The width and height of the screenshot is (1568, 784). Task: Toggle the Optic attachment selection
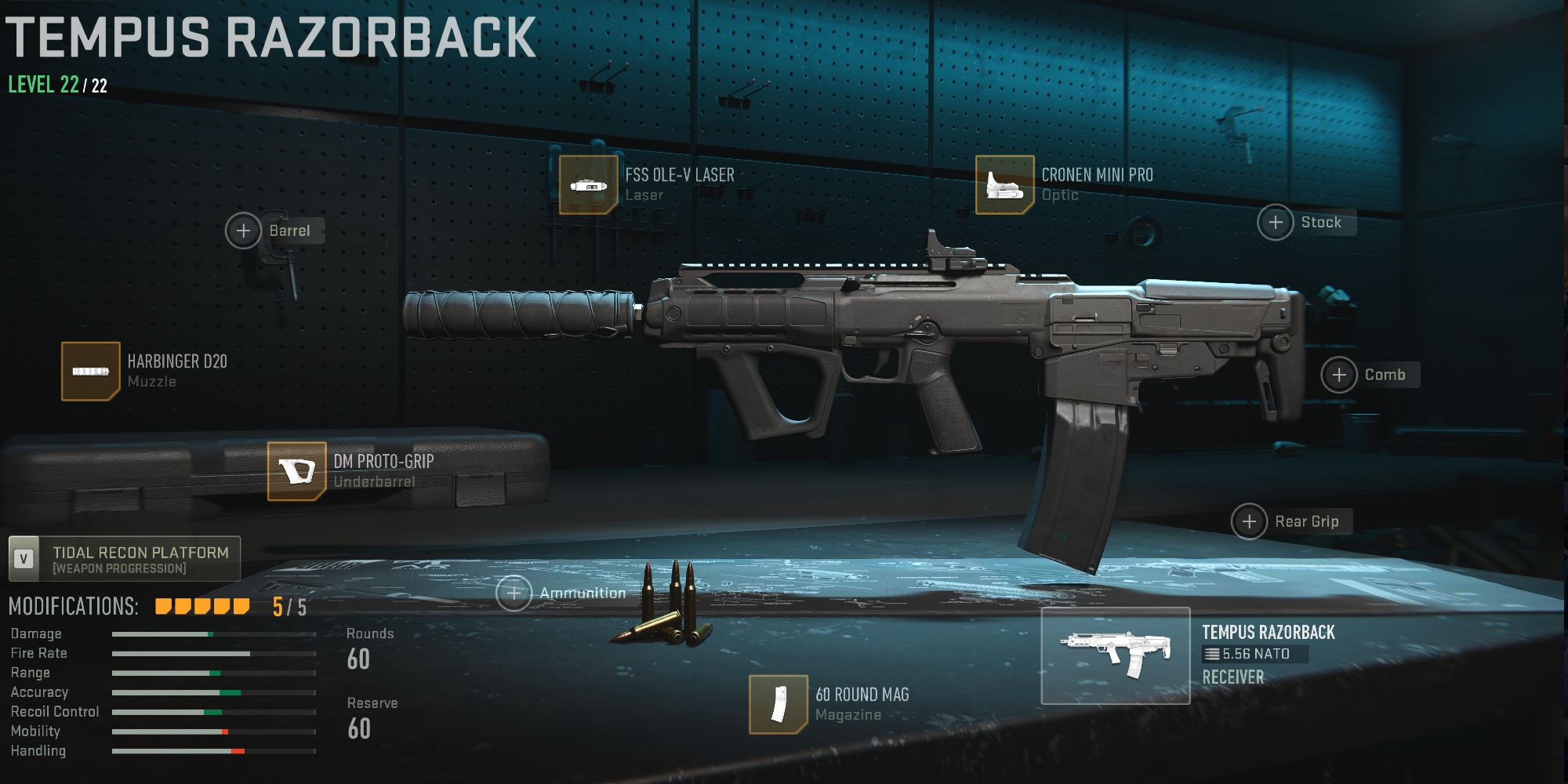click(1004, 185)
